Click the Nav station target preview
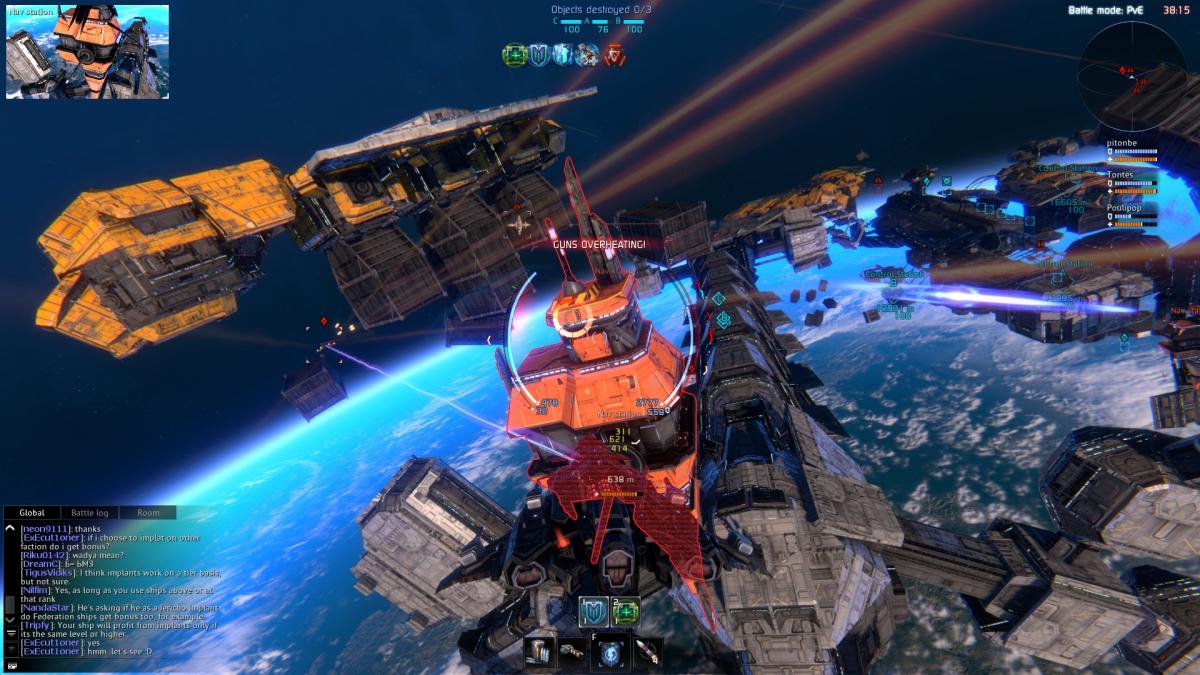 88,52
